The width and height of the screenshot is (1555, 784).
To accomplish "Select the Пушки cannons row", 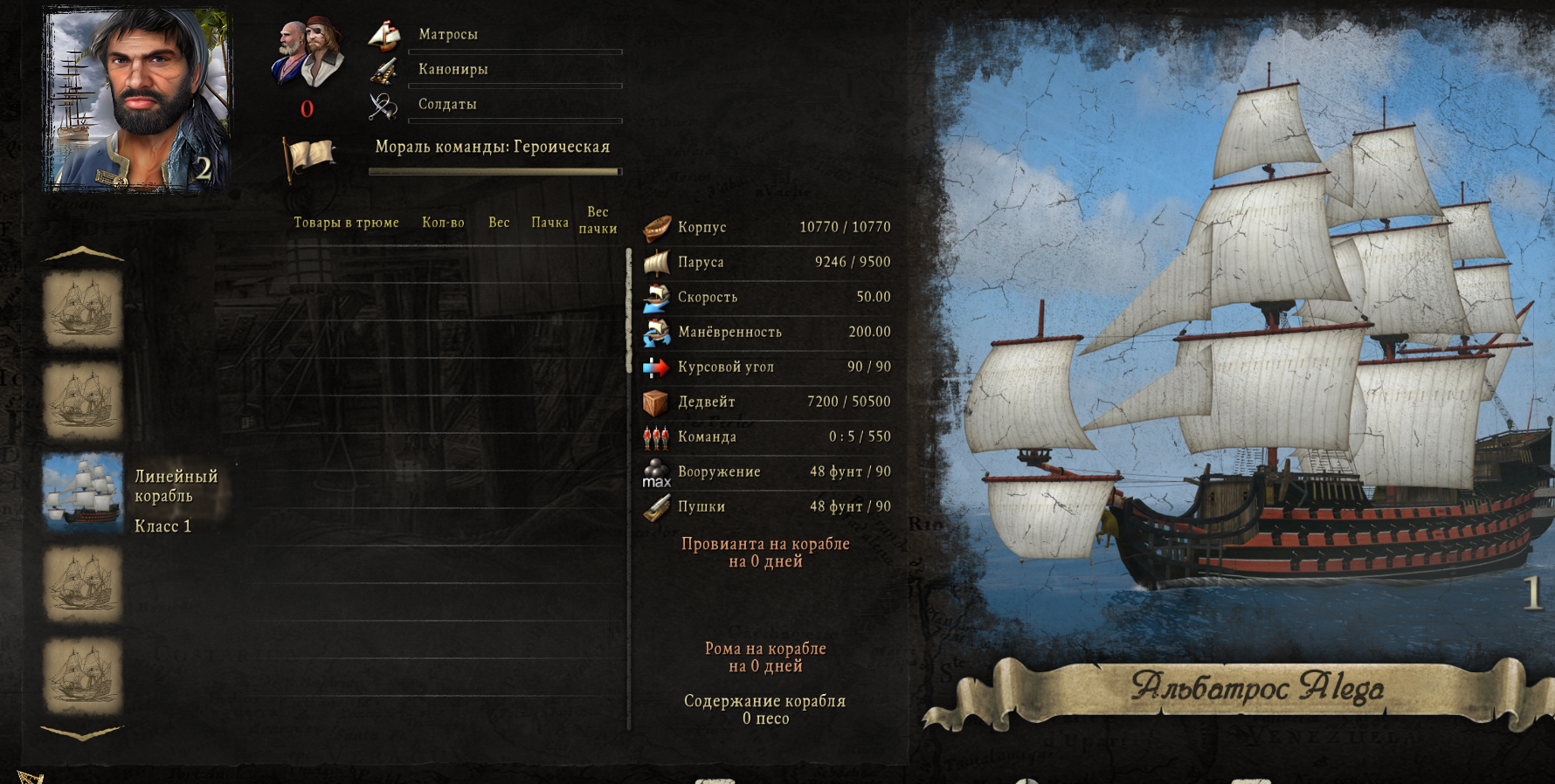I will point(767,506).
